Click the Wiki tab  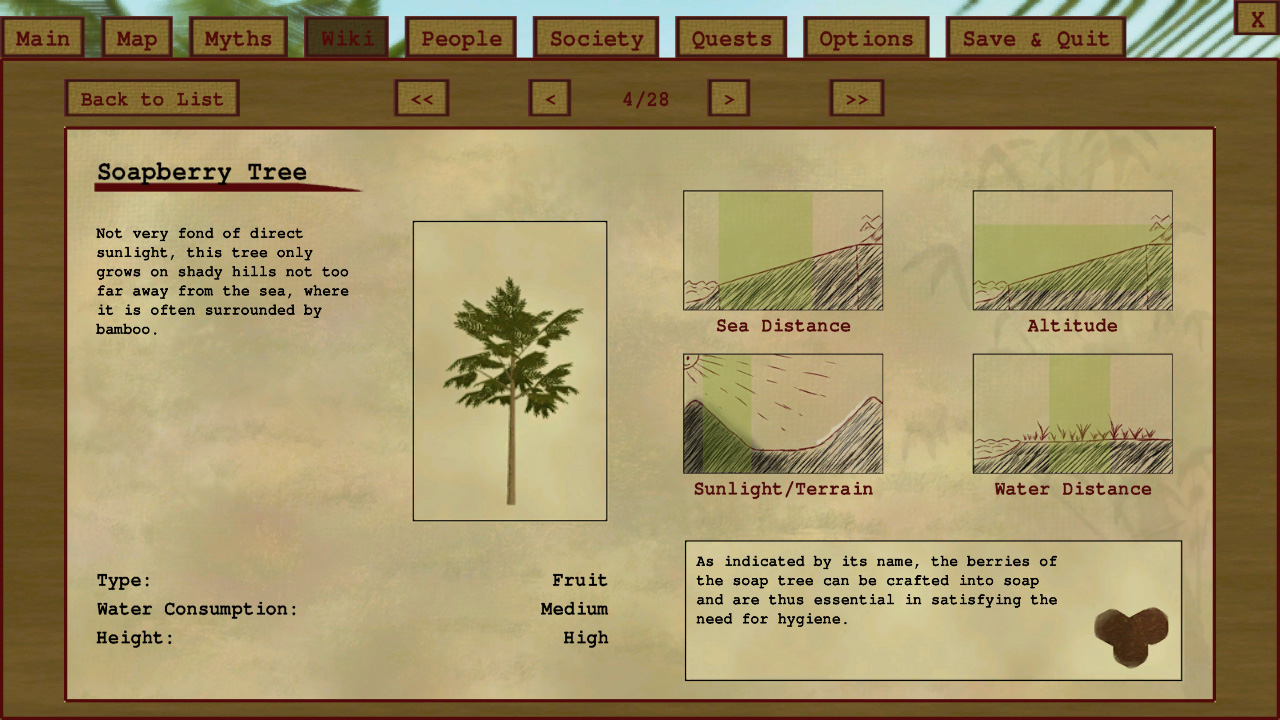pos(347,39)
